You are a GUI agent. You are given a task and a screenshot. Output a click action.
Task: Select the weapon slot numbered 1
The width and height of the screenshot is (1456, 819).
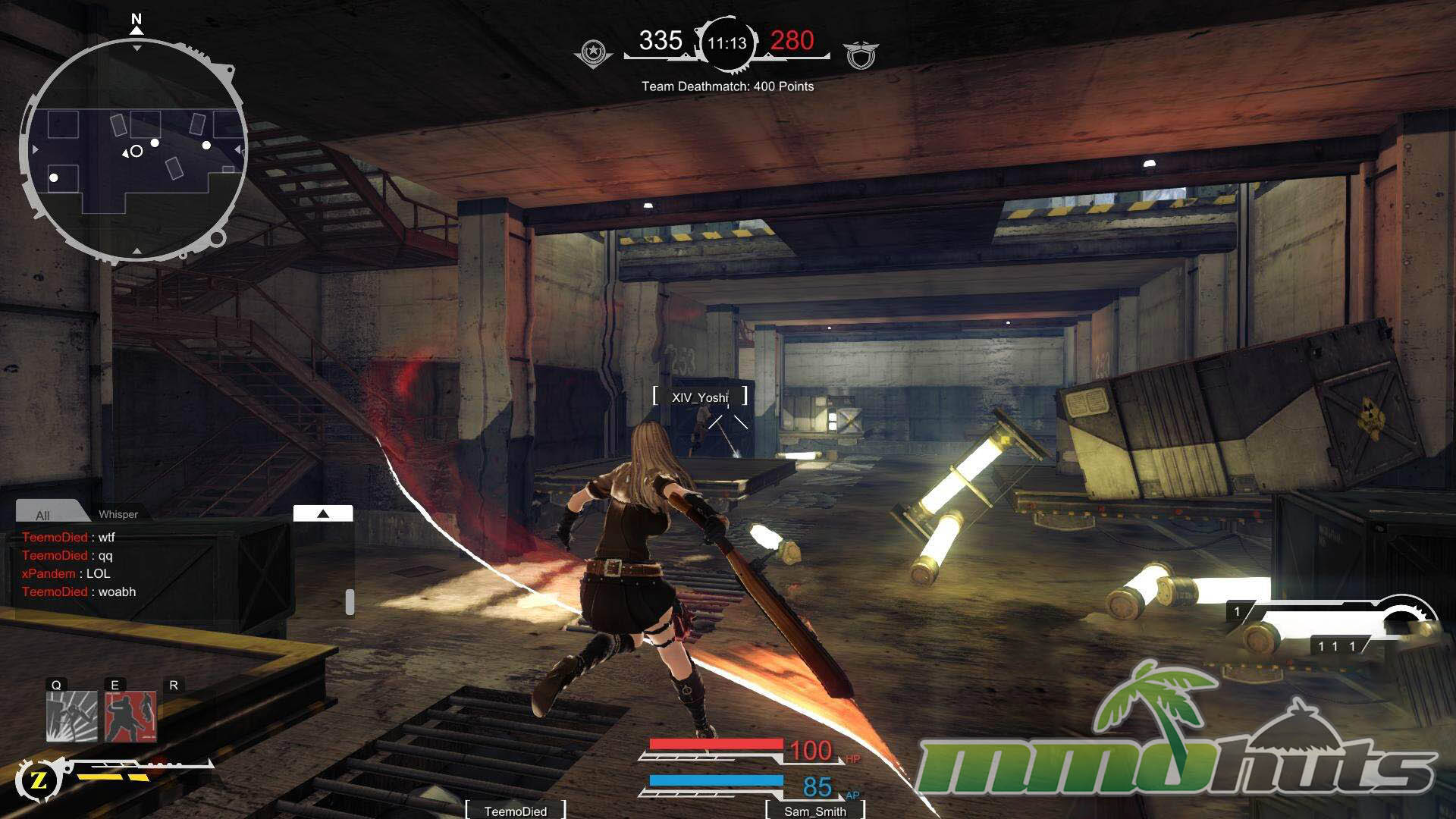tap(1237, 611)
